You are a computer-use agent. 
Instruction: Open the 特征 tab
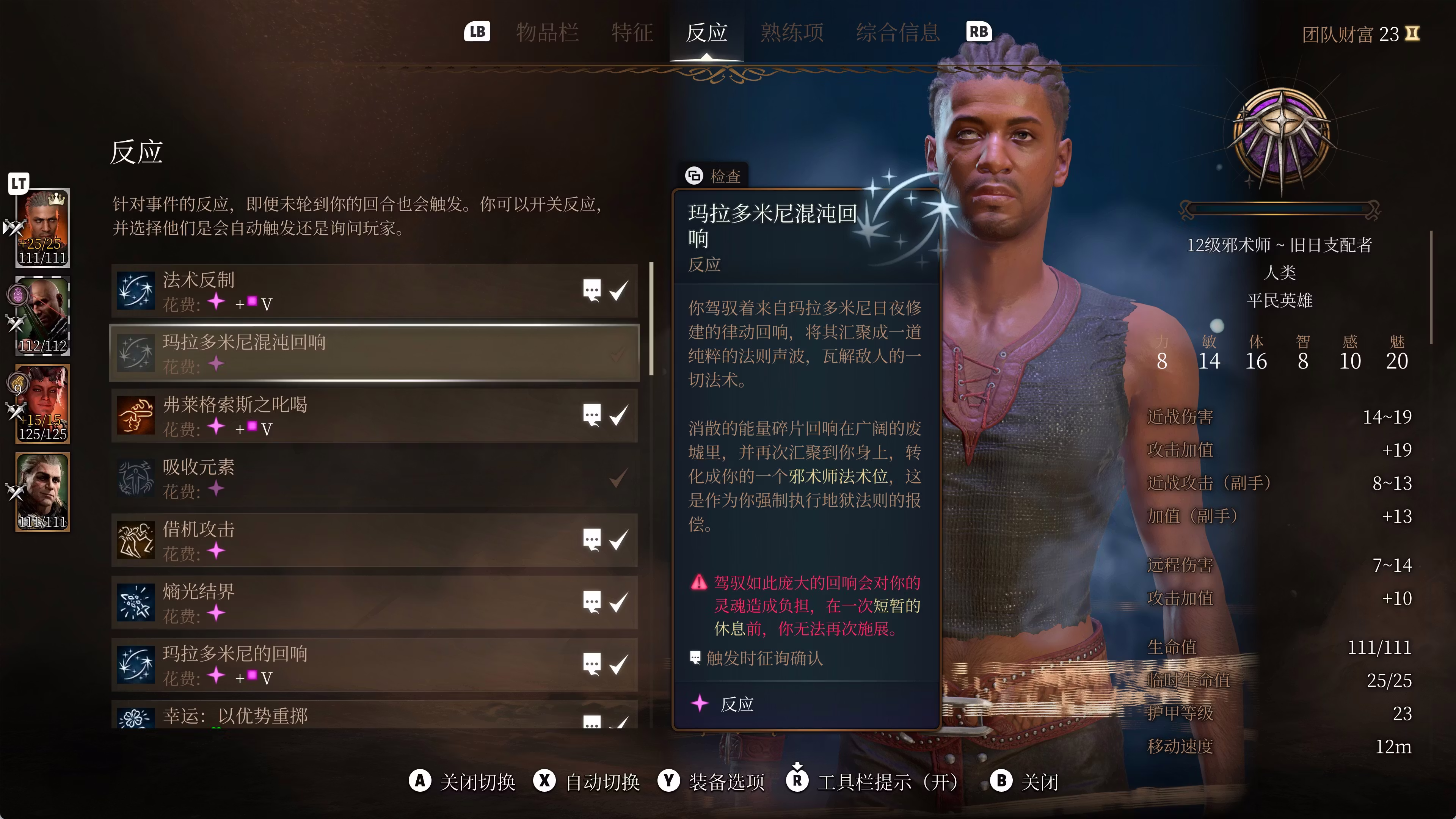point(632,33)
